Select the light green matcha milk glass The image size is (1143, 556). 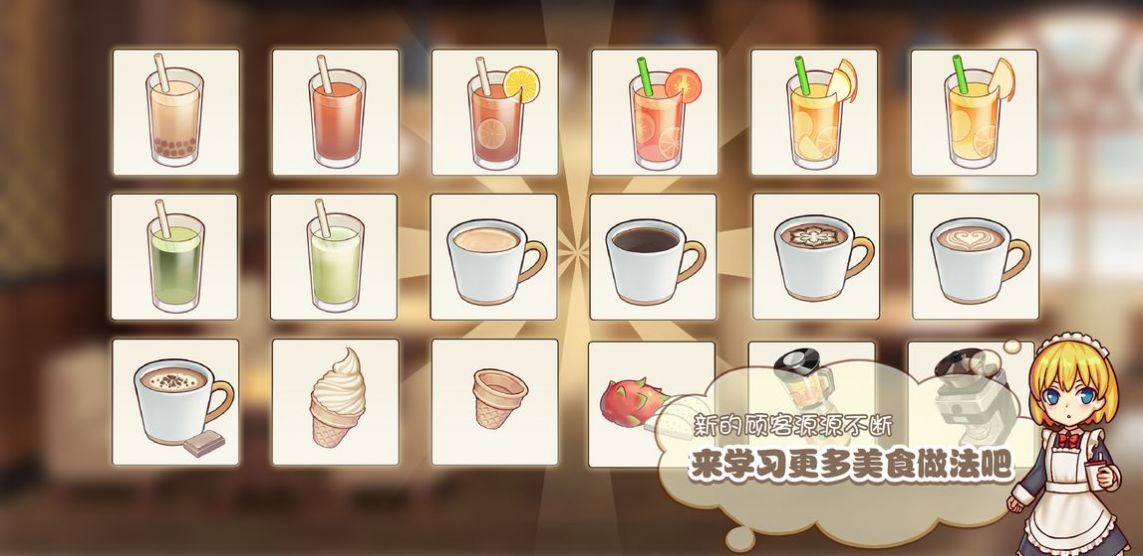335,257
